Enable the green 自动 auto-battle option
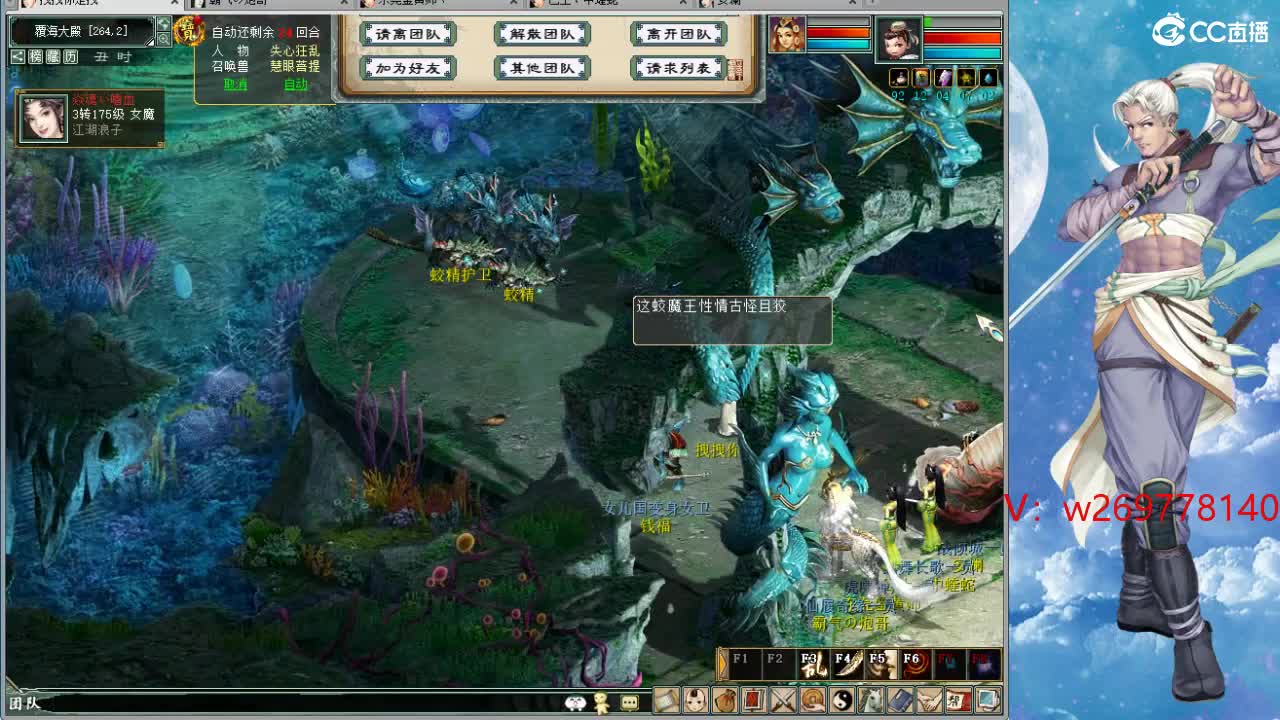Screen dimensions: 1280x720 pyautogui.click(x=294, y=84)
